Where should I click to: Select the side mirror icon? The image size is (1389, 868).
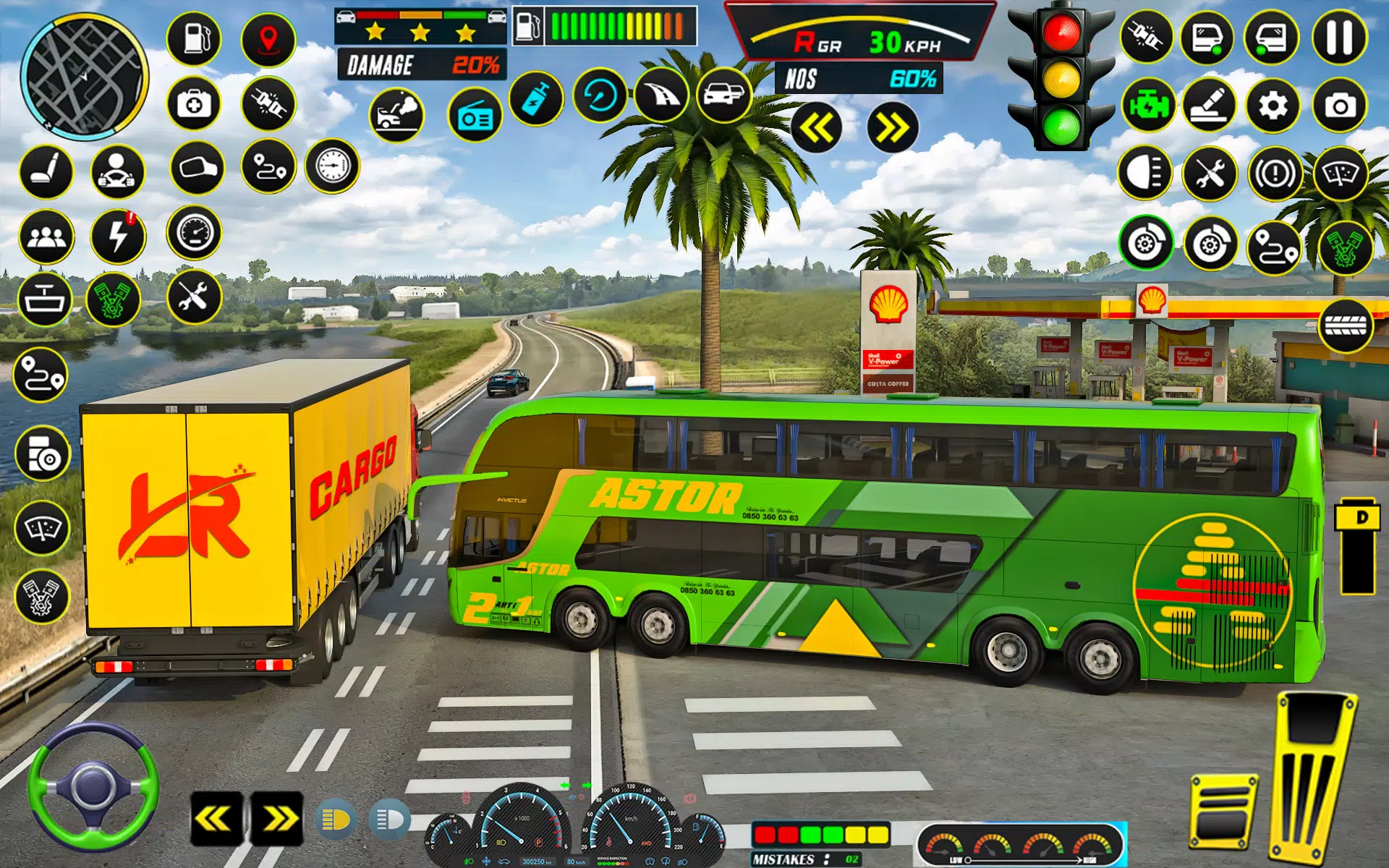[x=197, y=168]
